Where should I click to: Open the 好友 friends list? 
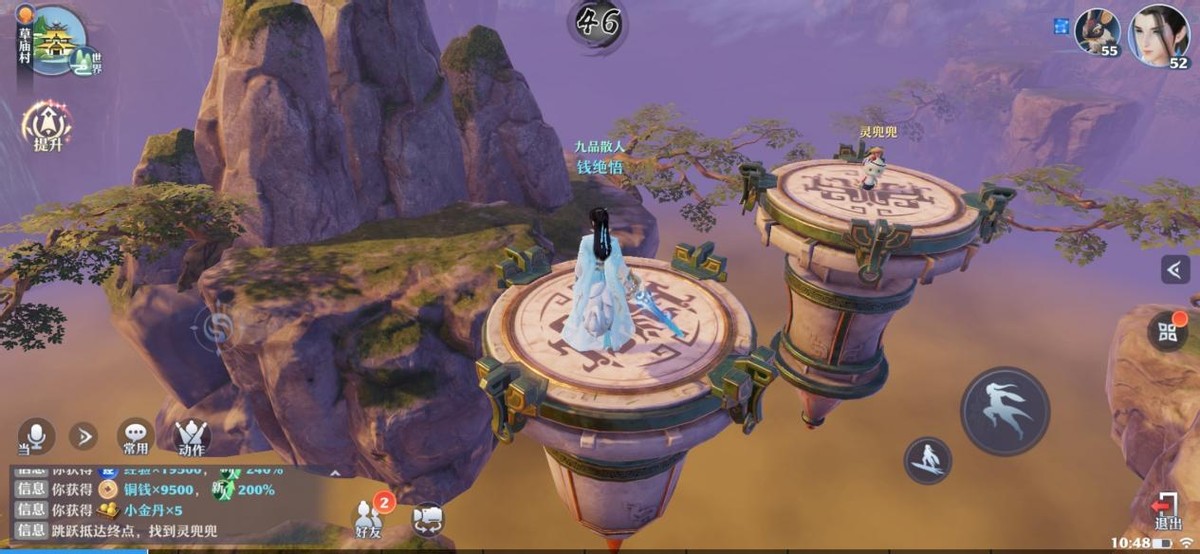[370, 517]
